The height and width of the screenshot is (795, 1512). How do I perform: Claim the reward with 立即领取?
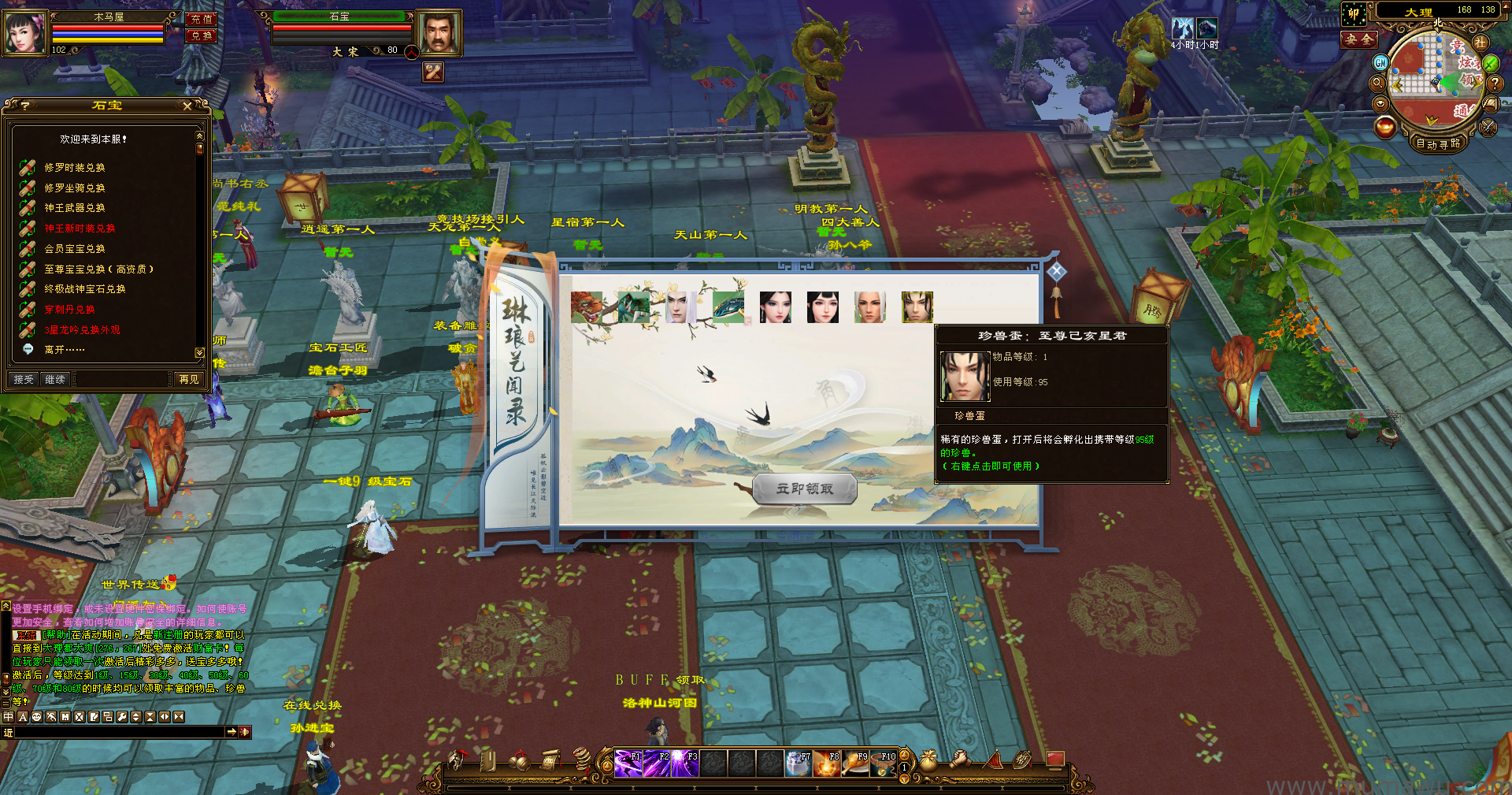[805, 489]
